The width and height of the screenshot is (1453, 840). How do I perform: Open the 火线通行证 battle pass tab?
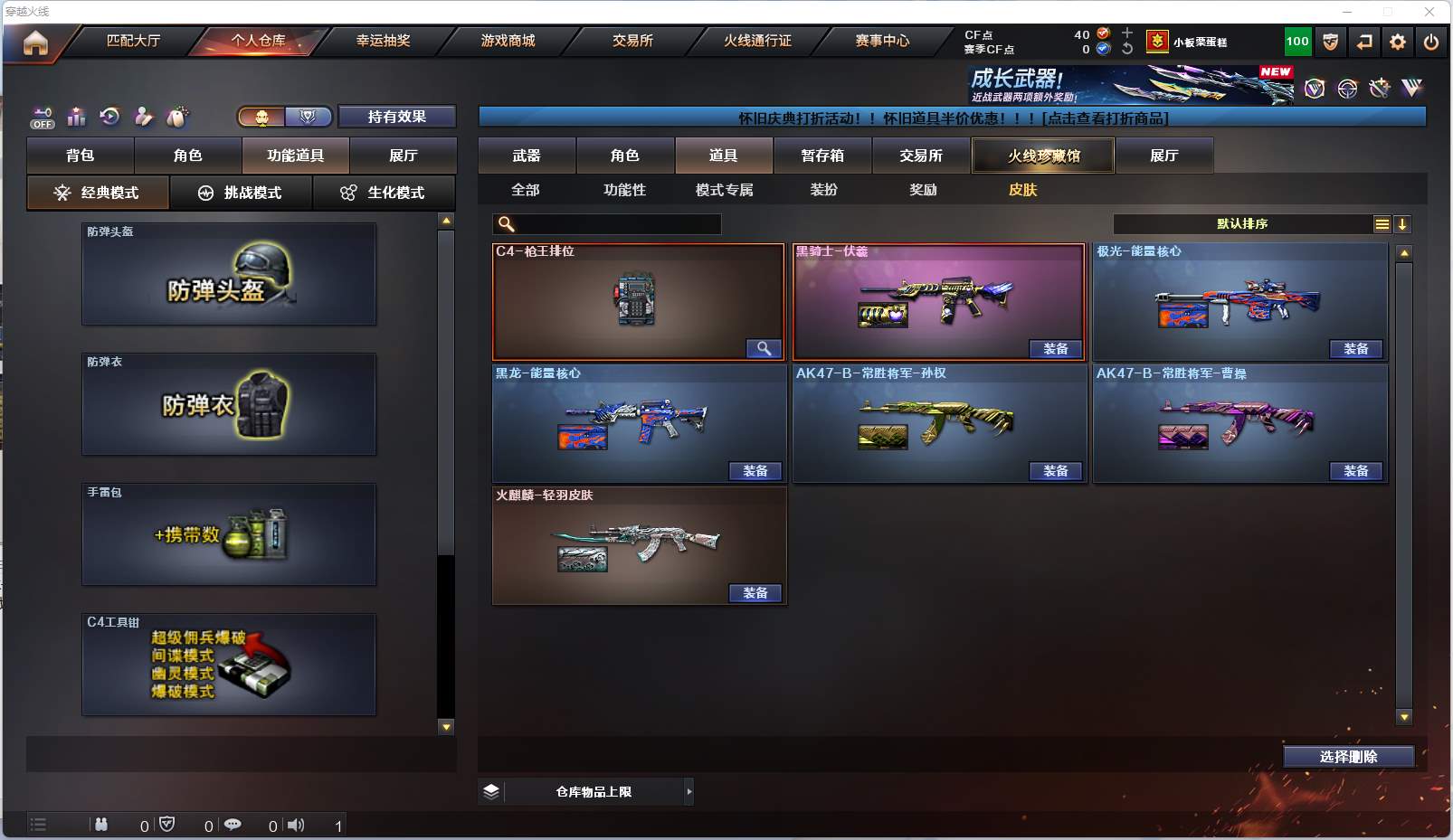[757, 41]
